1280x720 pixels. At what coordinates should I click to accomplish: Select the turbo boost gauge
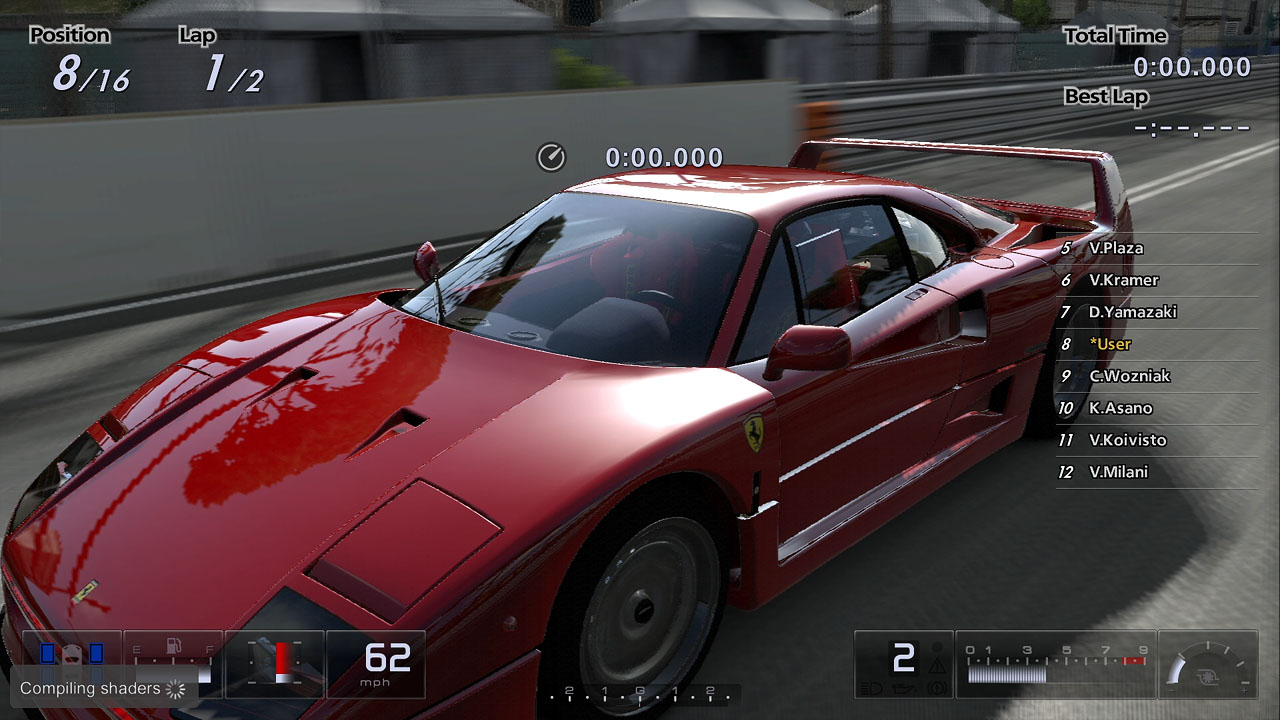[x=1208, y=663]
